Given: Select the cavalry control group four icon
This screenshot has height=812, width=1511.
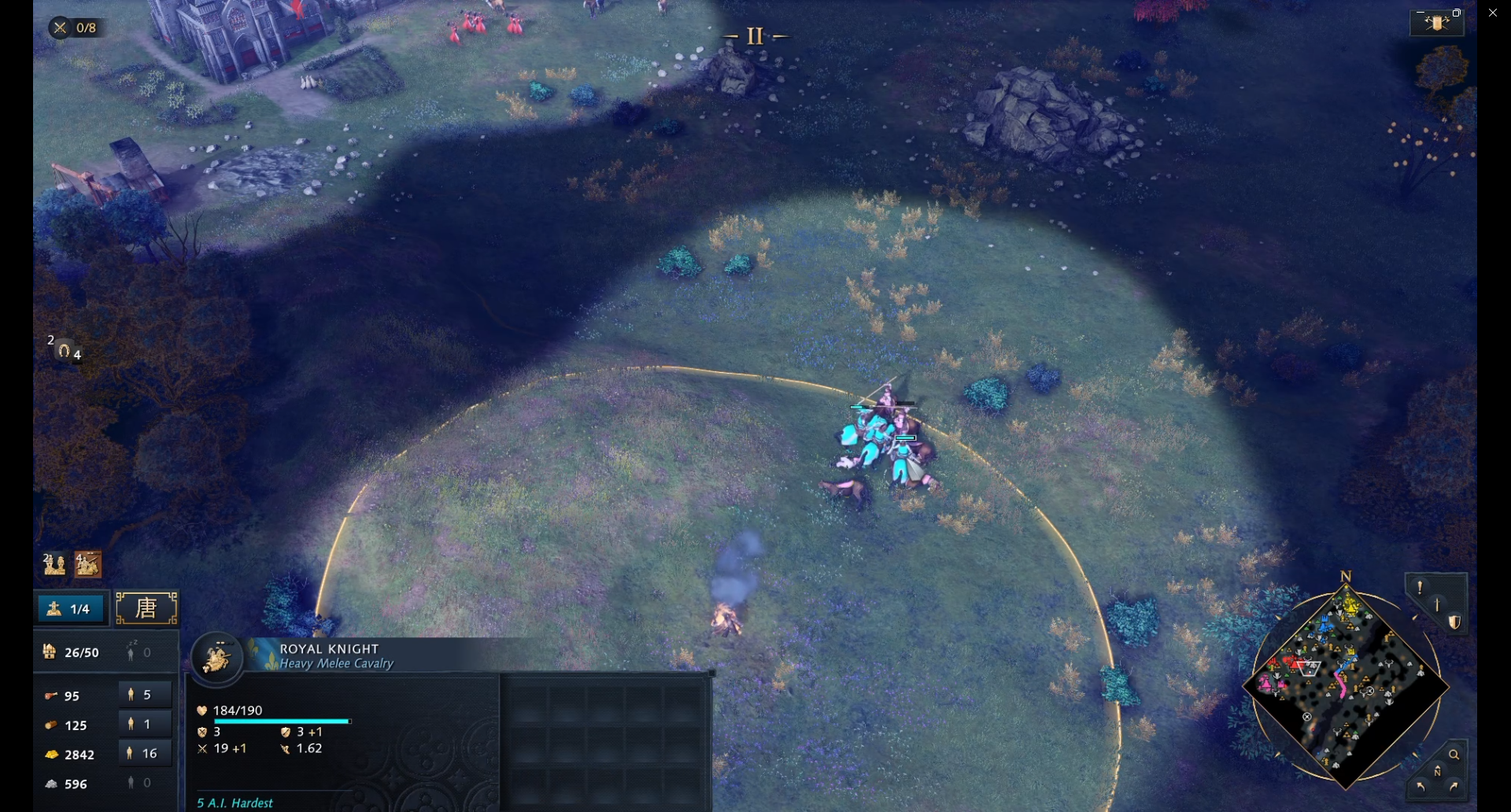Looking at the screenshot, I should pos(87,563).
